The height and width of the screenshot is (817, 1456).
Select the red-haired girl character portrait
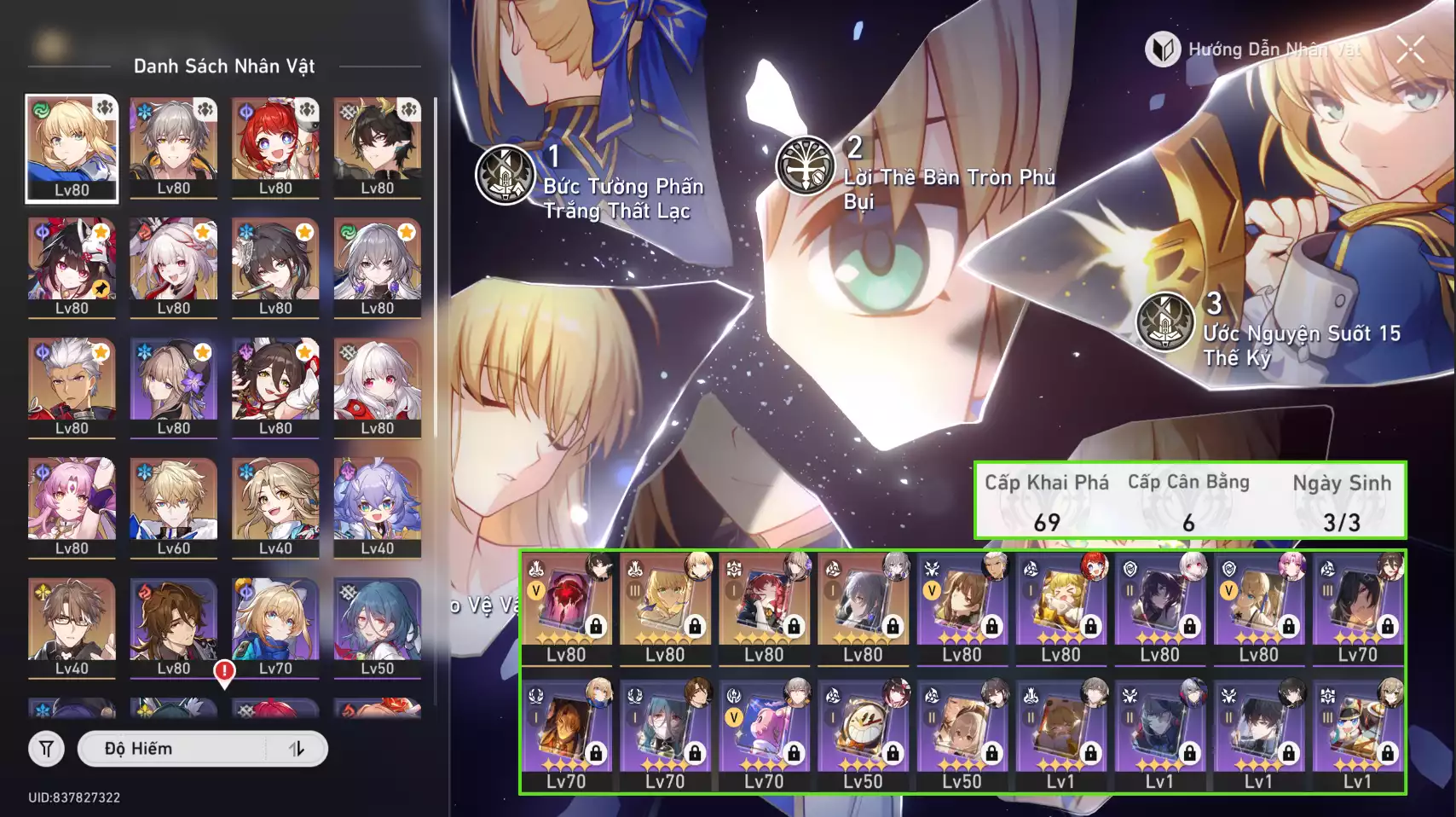(x=275, y=147)
